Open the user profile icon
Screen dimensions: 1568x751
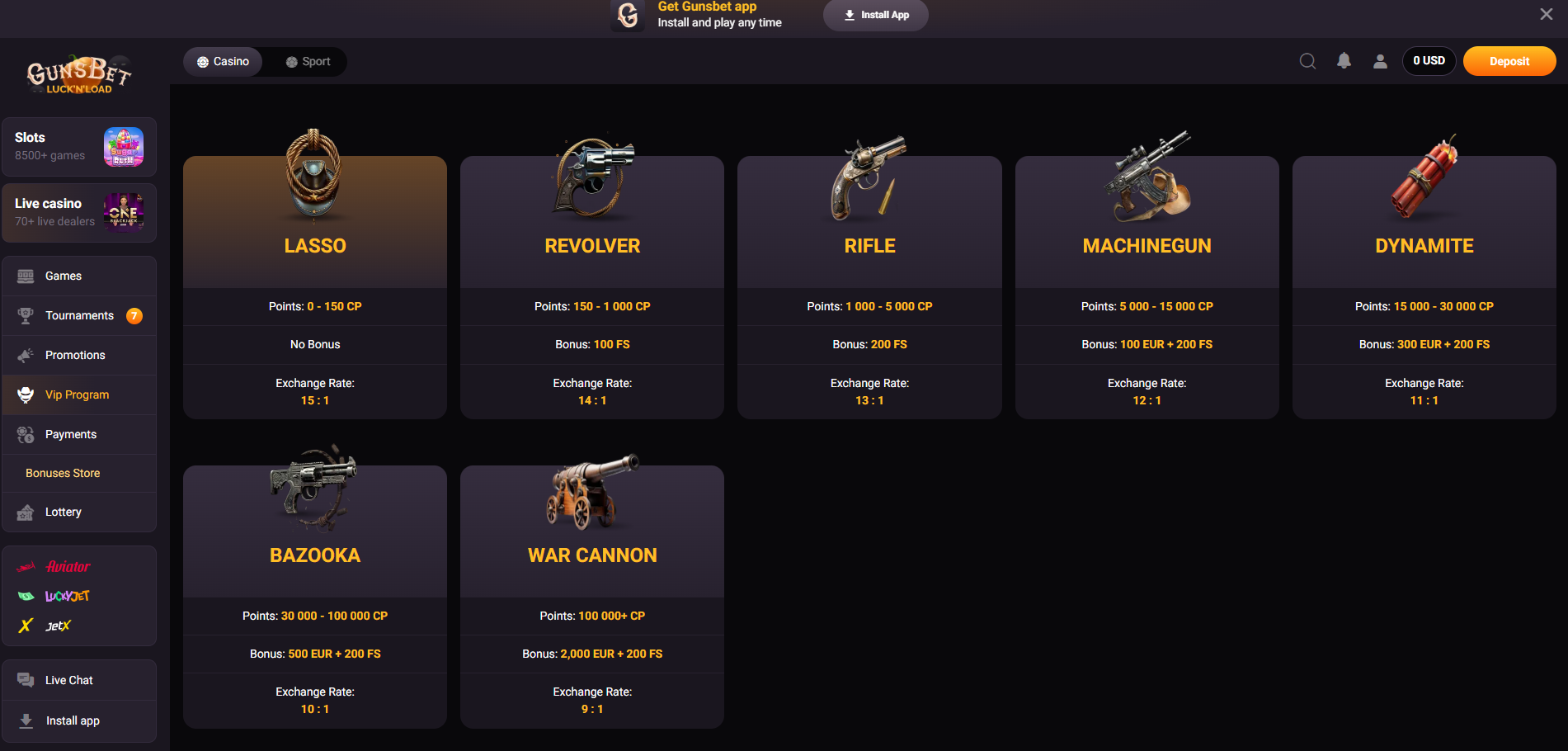(1380, 61)
